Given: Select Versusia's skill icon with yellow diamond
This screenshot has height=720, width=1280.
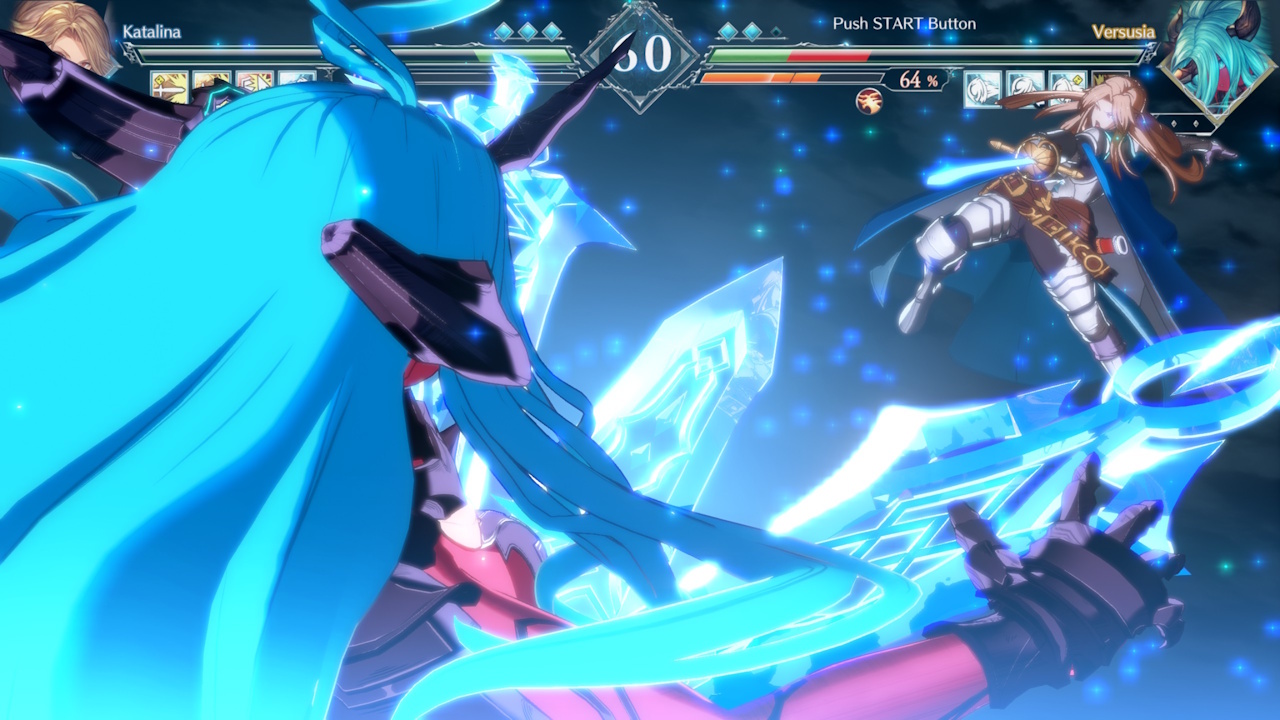Looking at the screenshot, I should [1067, 88].
